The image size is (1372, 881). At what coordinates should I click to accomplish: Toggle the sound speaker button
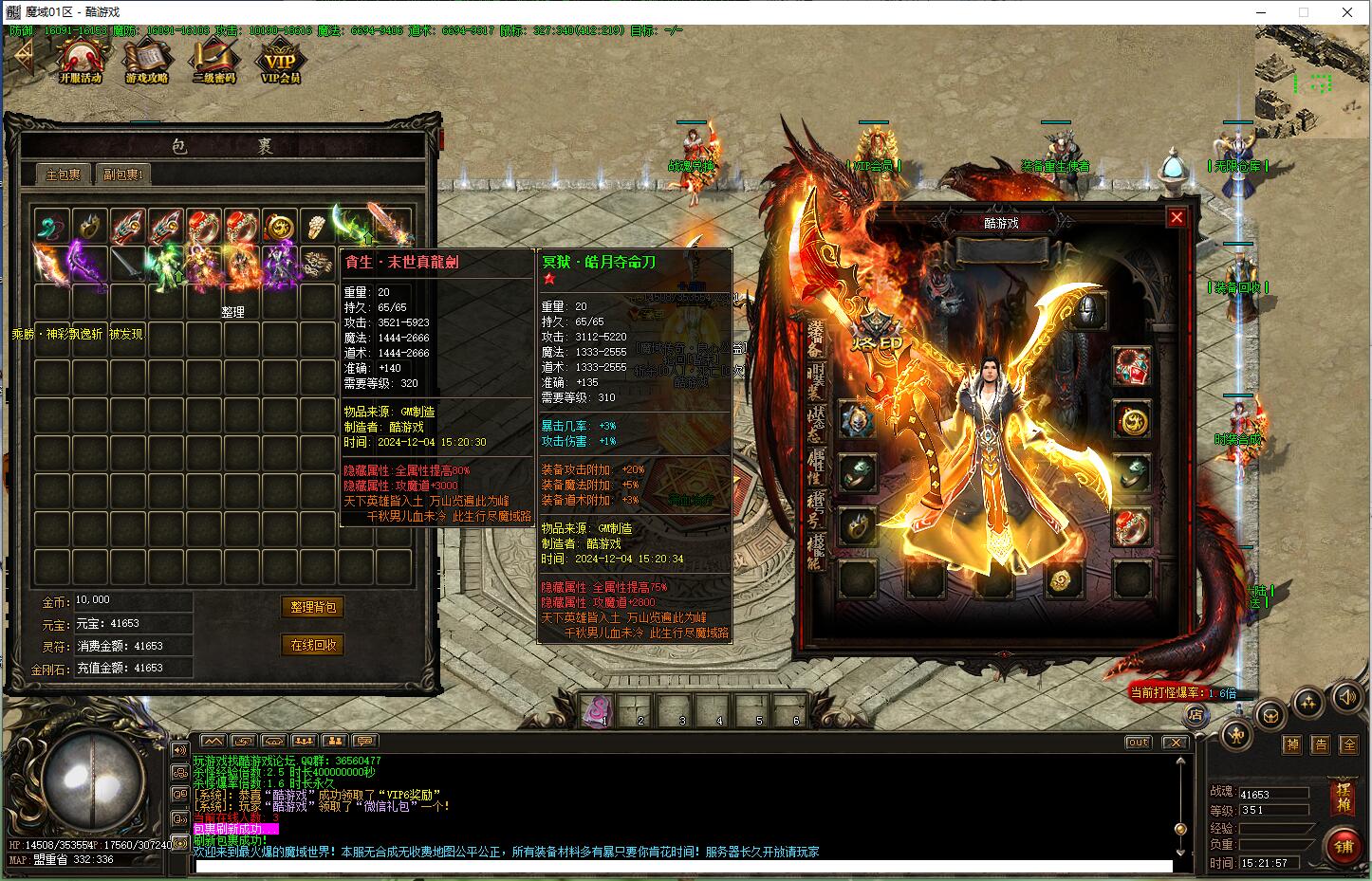1347,699
